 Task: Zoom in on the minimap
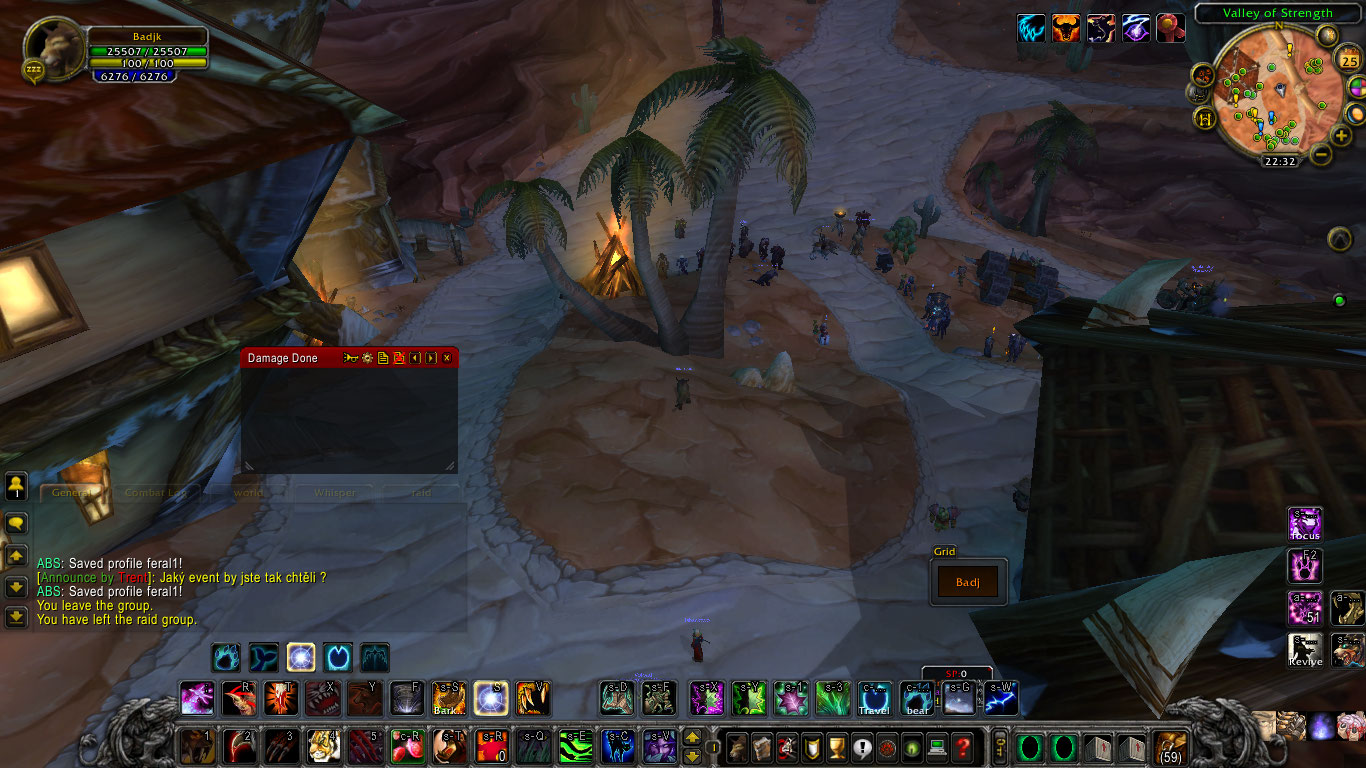[1342, 136]
